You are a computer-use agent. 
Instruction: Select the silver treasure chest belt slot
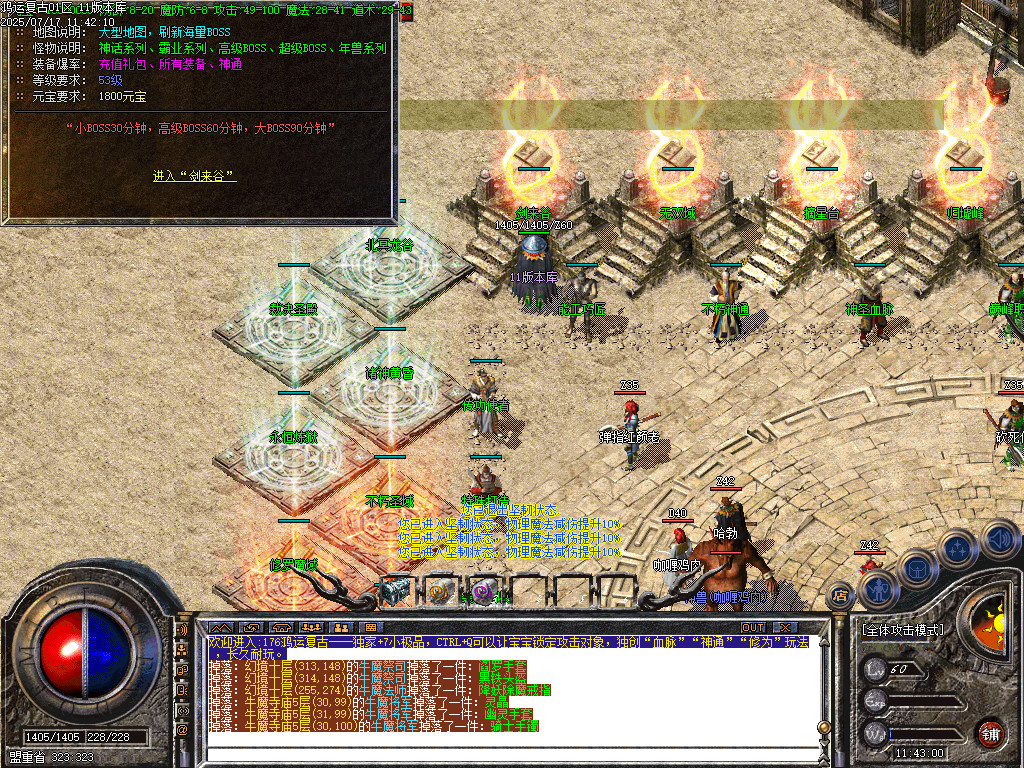click(x=392, y=592)
